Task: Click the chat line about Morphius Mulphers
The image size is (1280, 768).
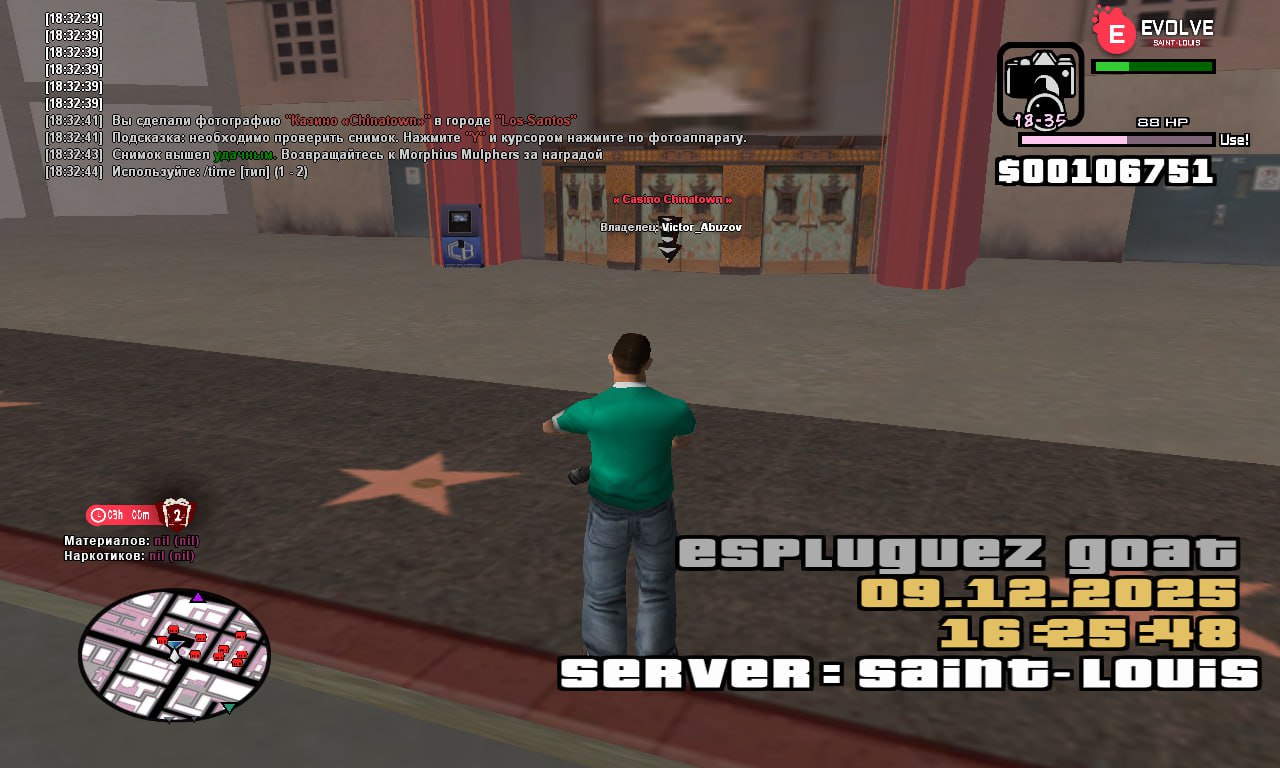Action: point(357,155)
